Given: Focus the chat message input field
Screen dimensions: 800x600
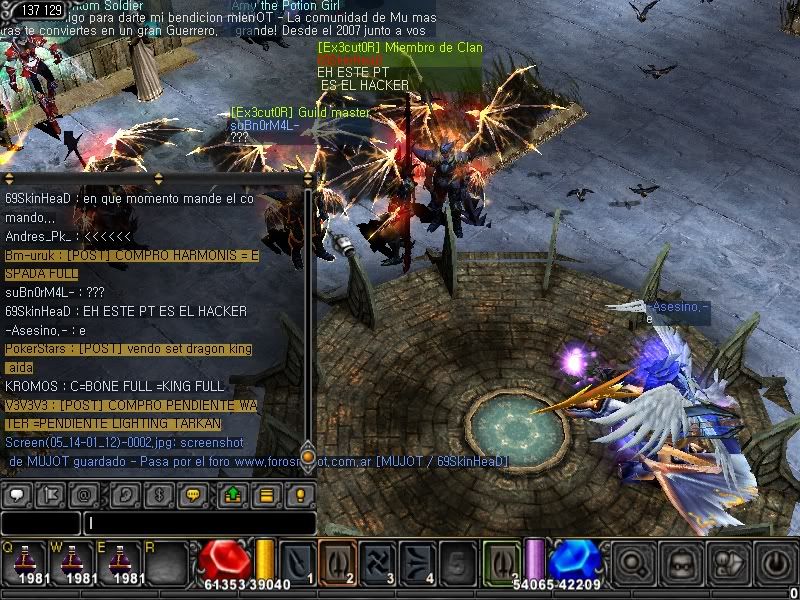Looking at the screenshot, I should pyautogui.click(x=200, y=523).
